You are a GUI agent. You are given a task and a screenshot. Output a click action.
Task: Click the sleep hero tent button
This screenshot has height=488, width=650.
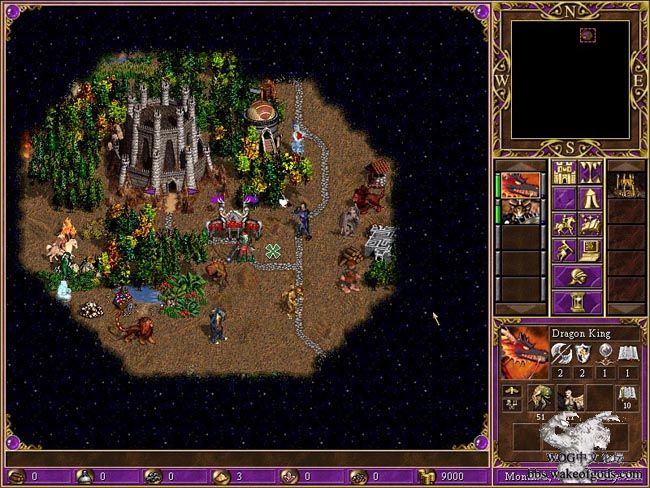(x=589, y=198)
